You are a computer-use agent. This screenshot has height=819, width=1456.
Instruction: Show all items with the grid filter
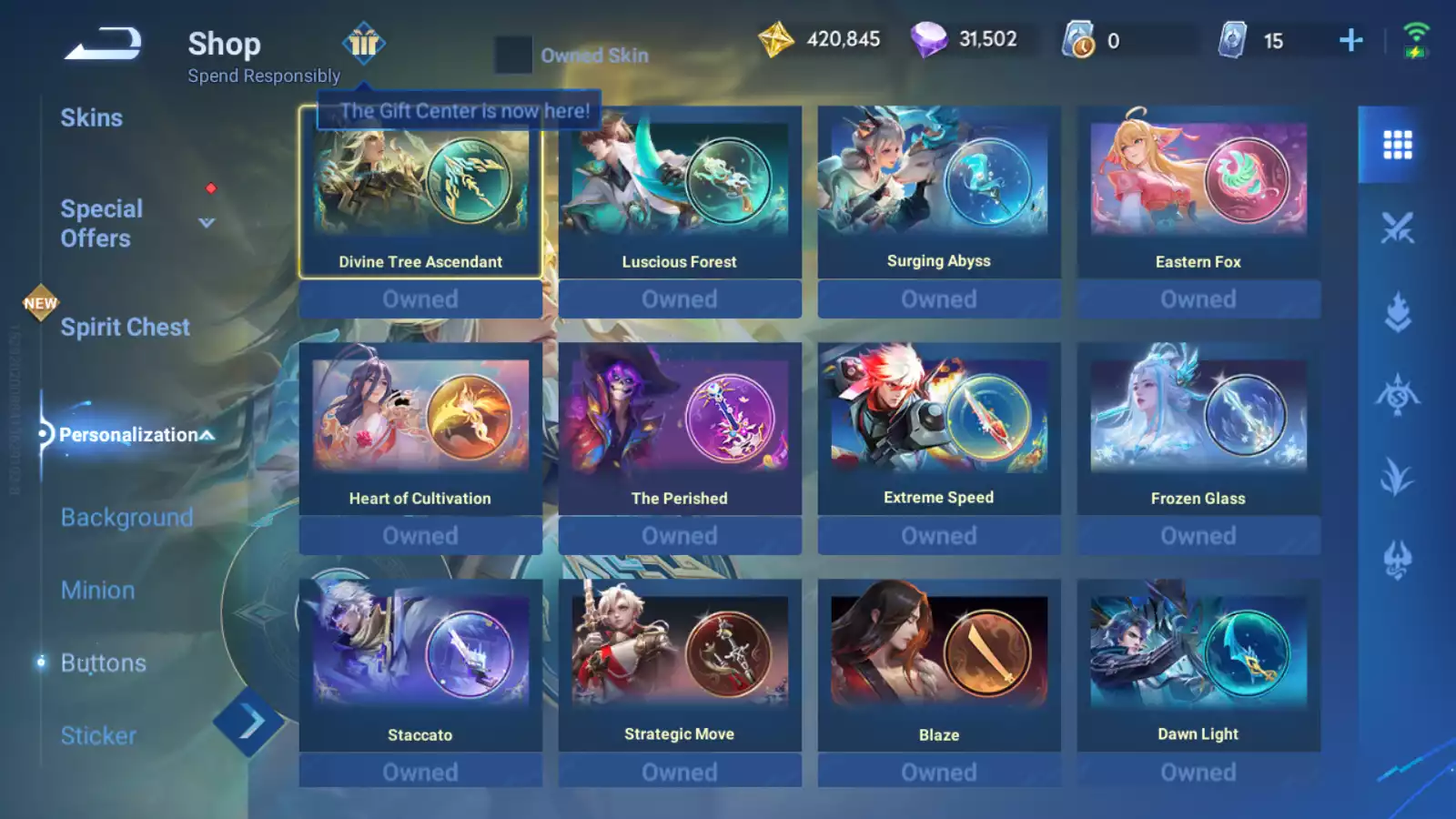click(1397, 145)
